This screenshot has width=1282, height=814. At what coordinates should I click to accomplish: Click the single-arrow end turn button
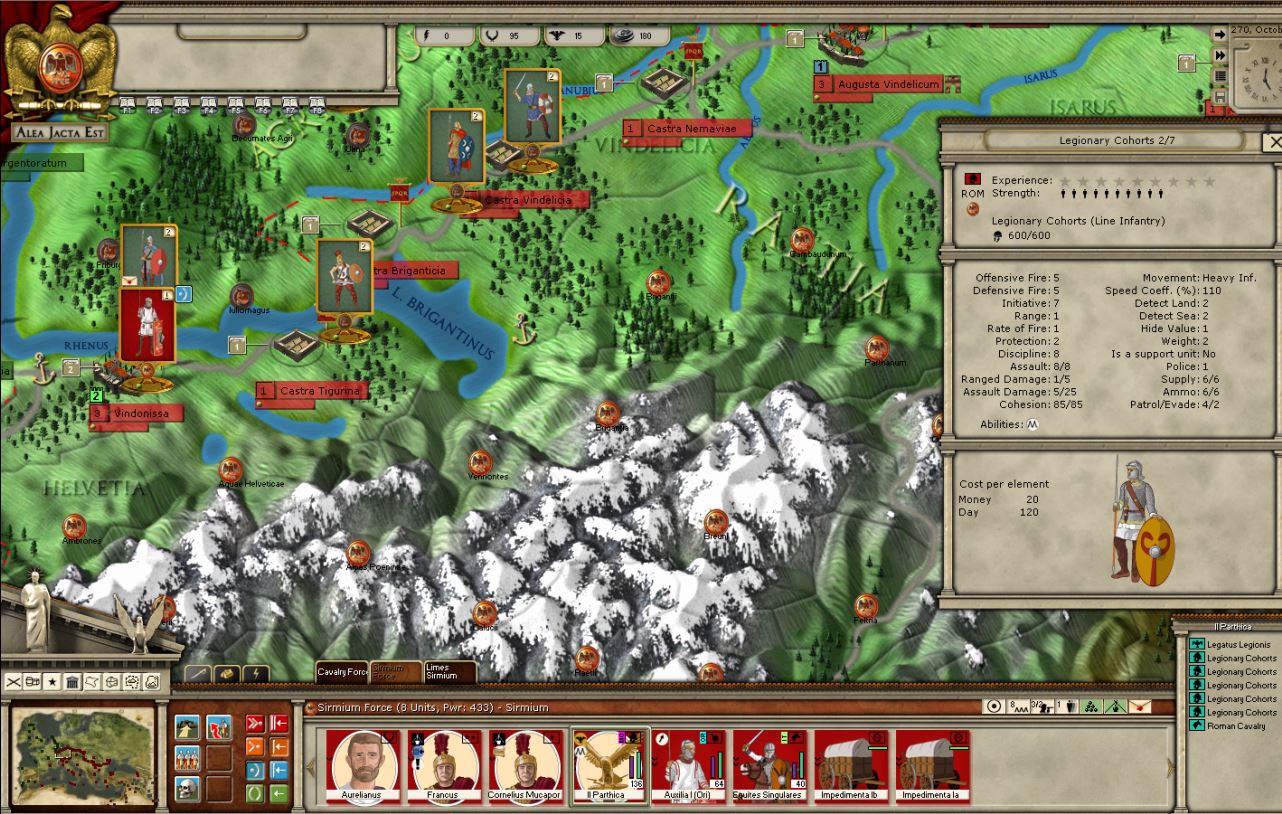coord(1220,34)
